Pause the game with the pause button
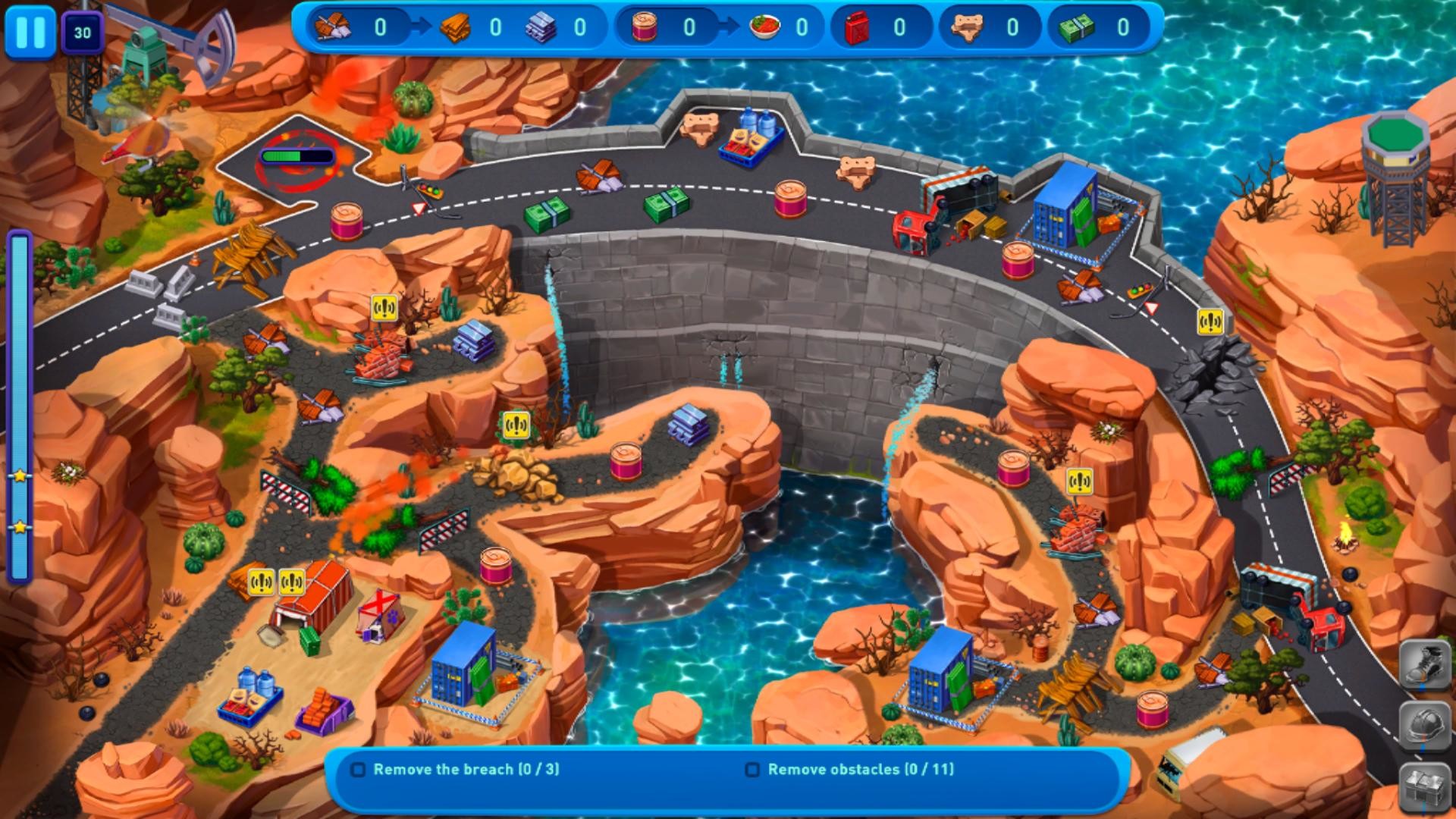The width and height of the screenshot is (1456, 819). pos(30,33)
